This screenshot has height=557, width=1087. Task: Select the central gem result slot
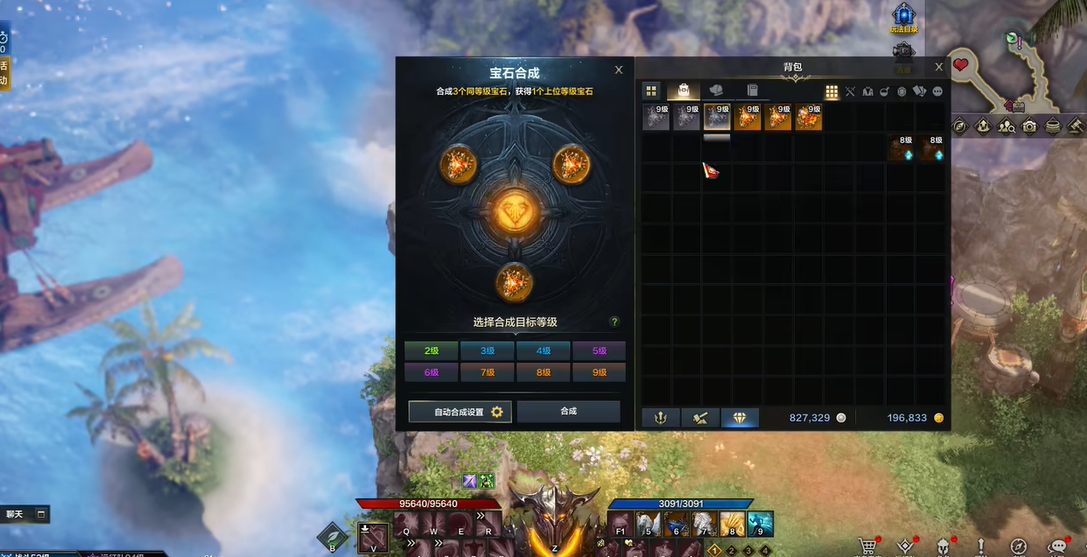tap(514, 211)
